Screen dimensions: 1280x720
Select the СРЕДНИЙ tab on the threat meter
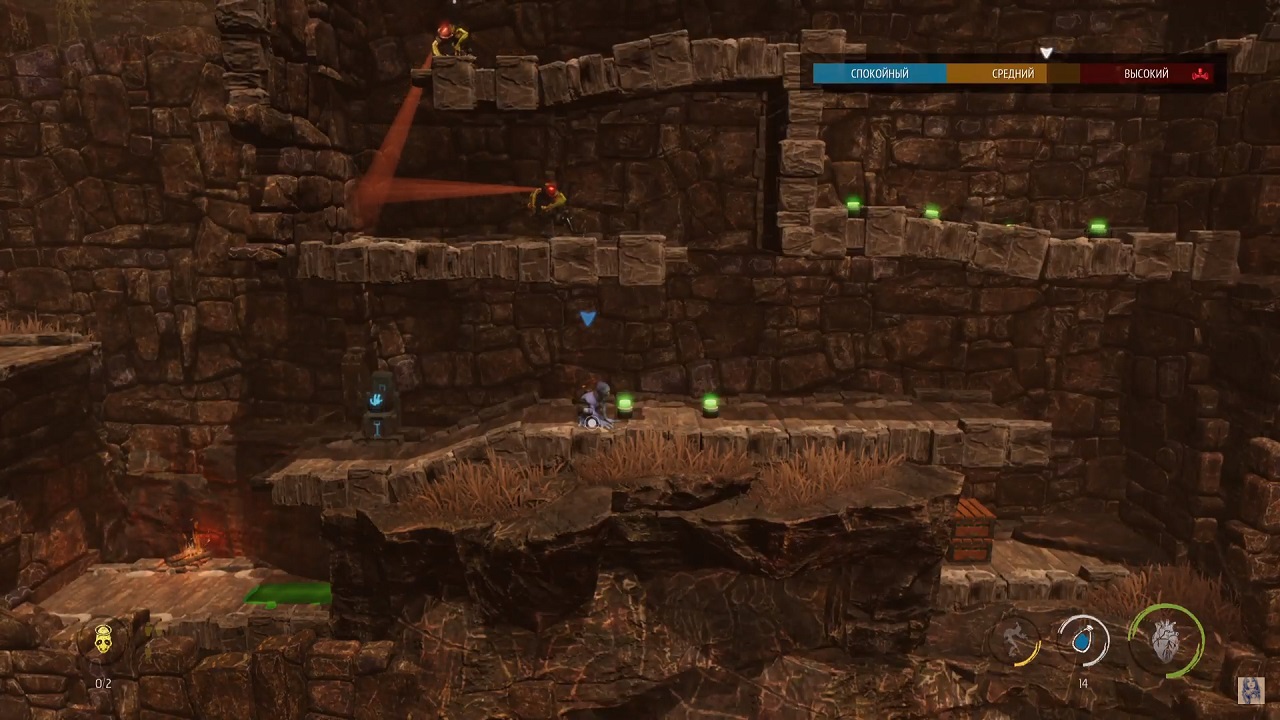1012,73
